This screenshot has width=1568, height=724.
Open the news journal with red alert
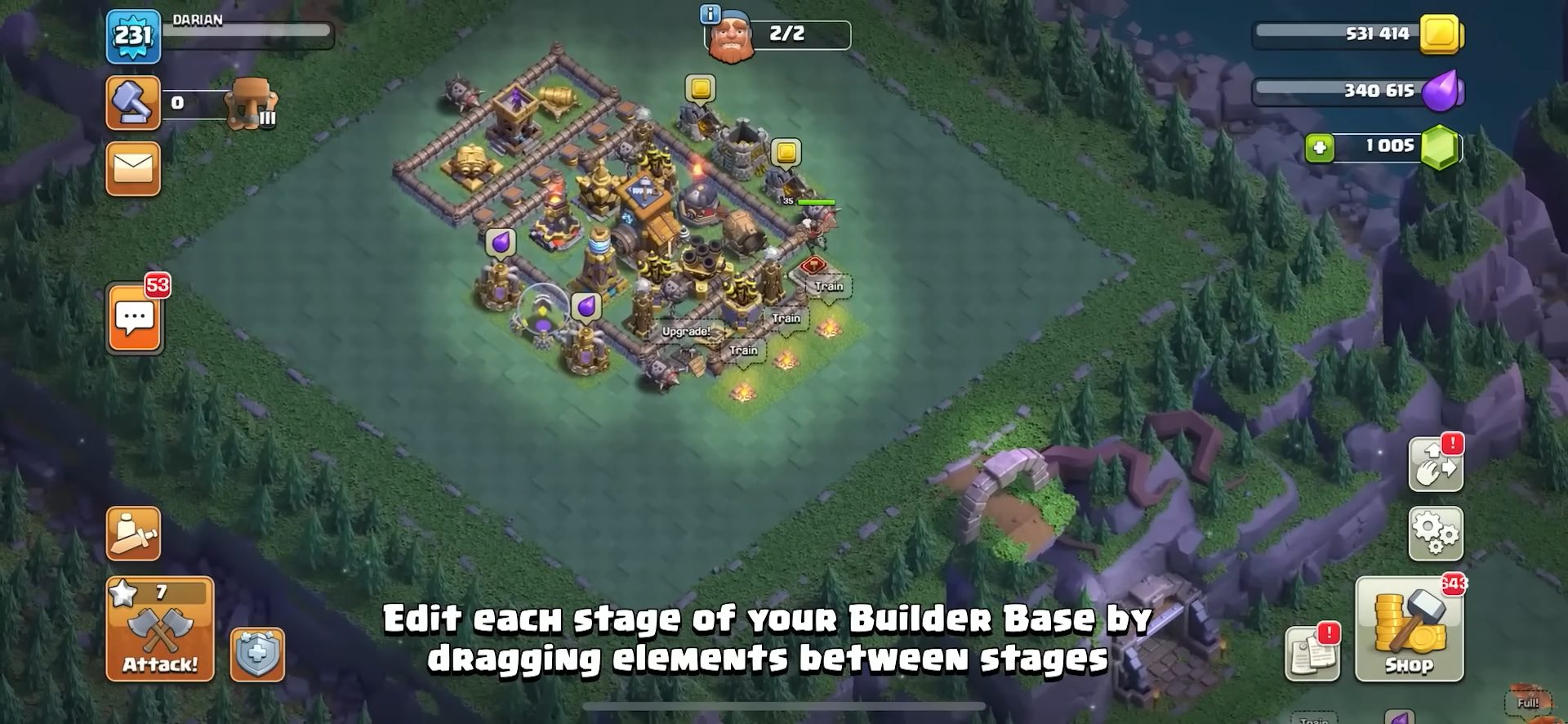[1314, 654]
